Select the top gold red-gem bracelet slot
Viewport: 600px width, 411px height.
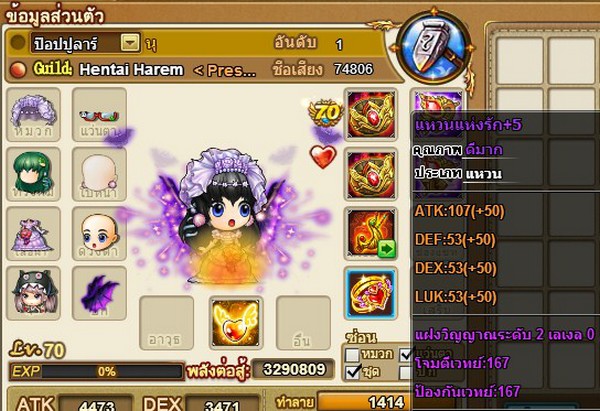click(369, 114)
